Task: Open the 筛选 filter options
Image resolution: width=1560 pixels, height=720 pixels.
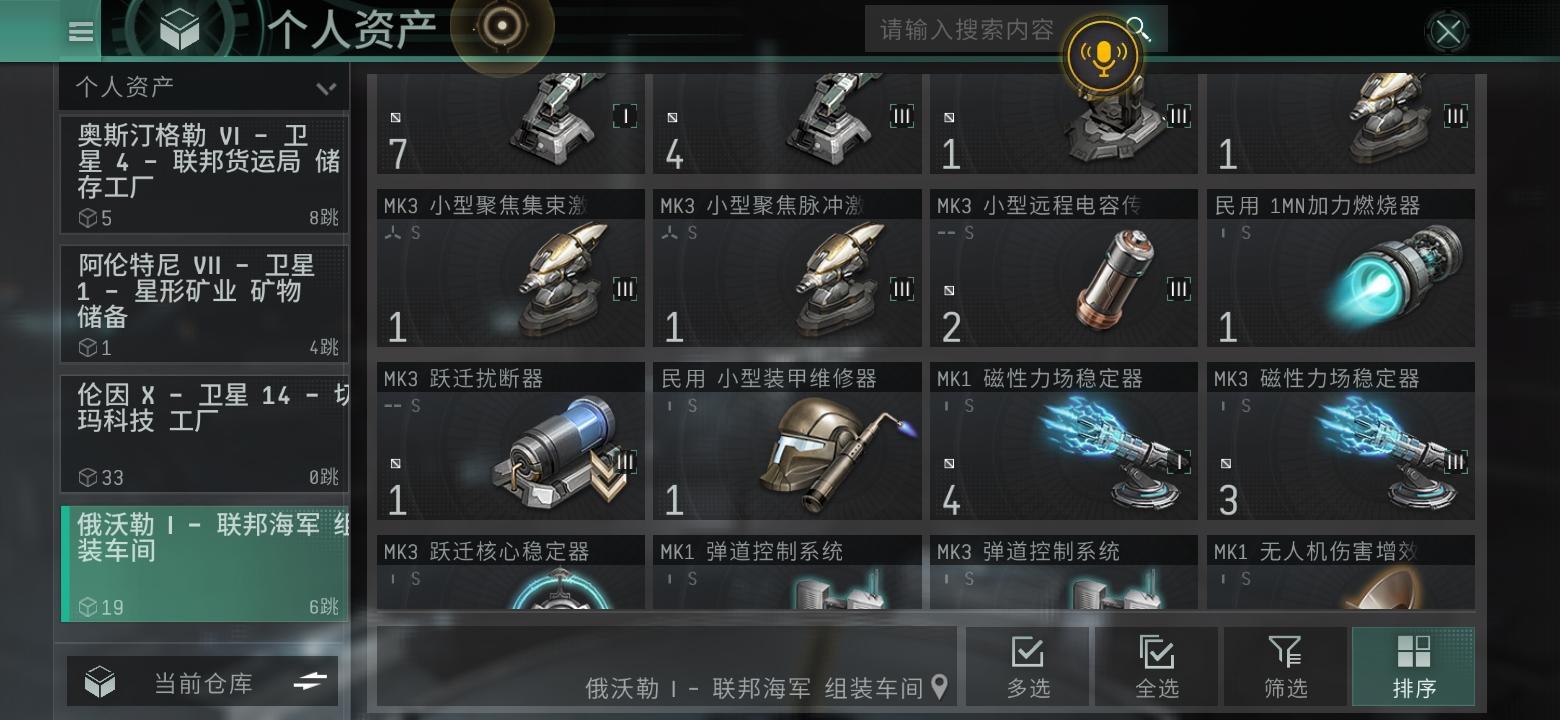Action: pyautogui.click(x=1284, y=666)
